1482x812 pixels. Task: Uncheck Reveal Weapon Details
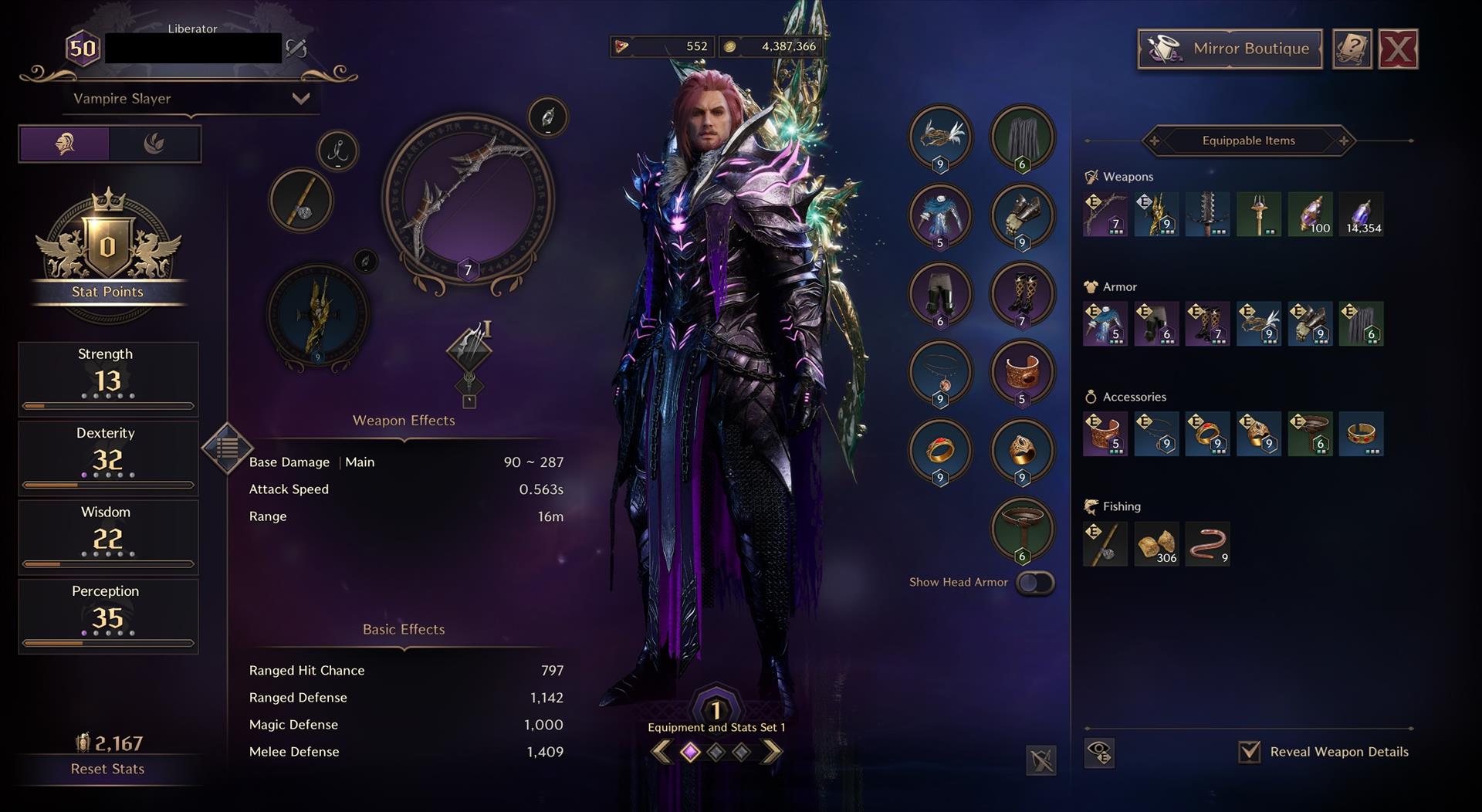(x=1249, y=752)
